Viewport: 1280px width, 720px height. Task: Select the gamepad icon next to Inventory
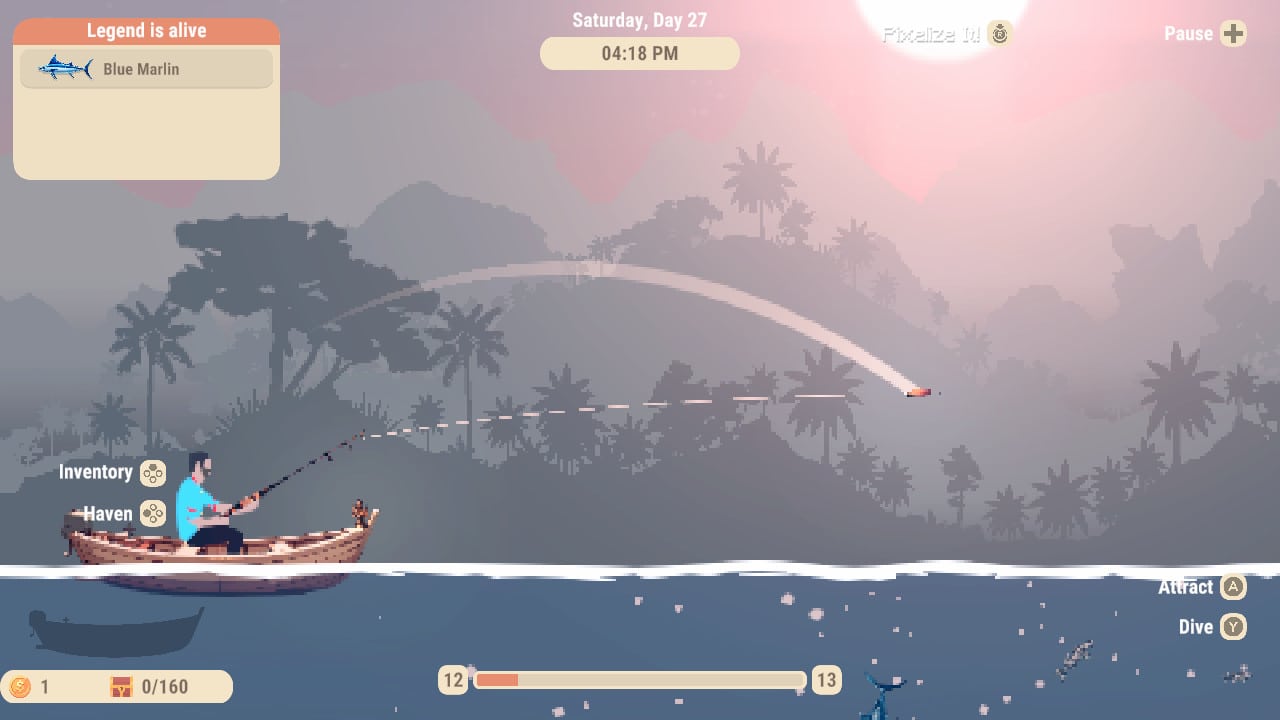(153, 472)
